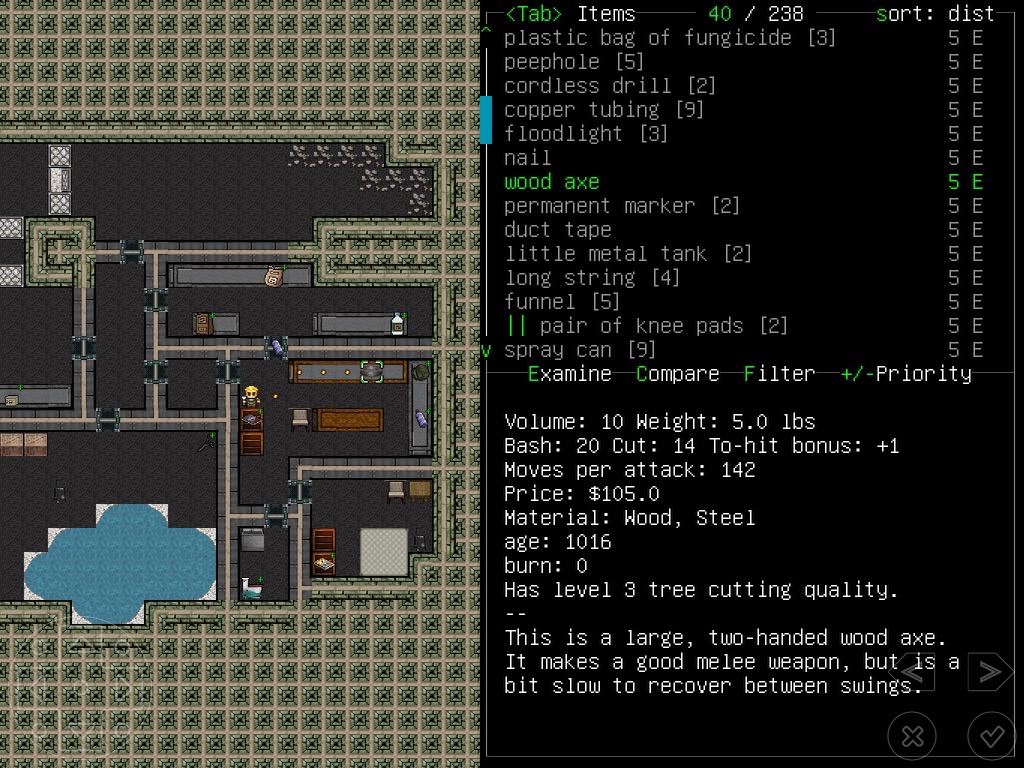Choose the funnel list entry

(x=561, y=302)
